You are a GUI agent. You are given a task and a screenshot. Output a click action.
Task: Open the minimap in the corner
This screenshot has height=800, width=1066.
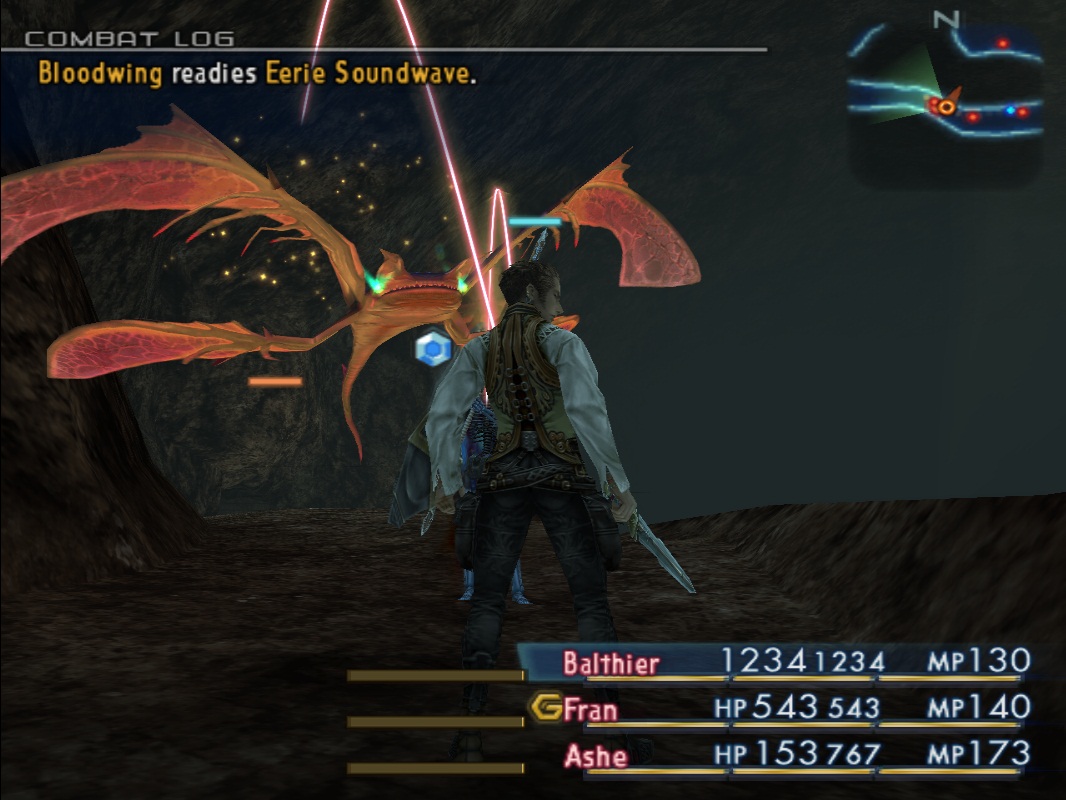946,100
